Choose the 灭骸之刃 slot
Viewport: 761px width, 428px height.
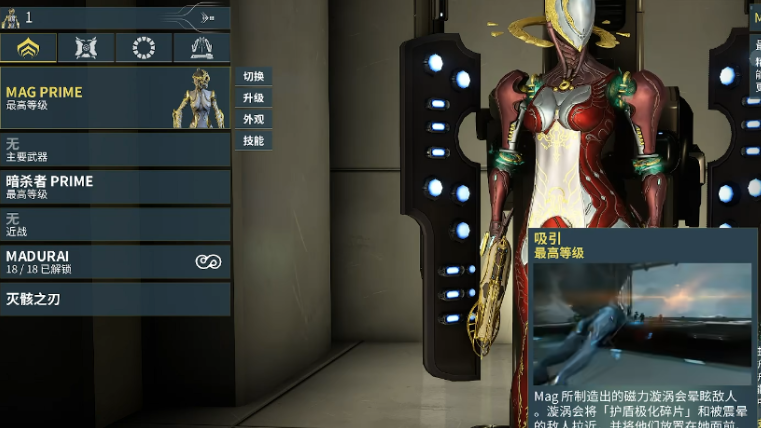115,299
